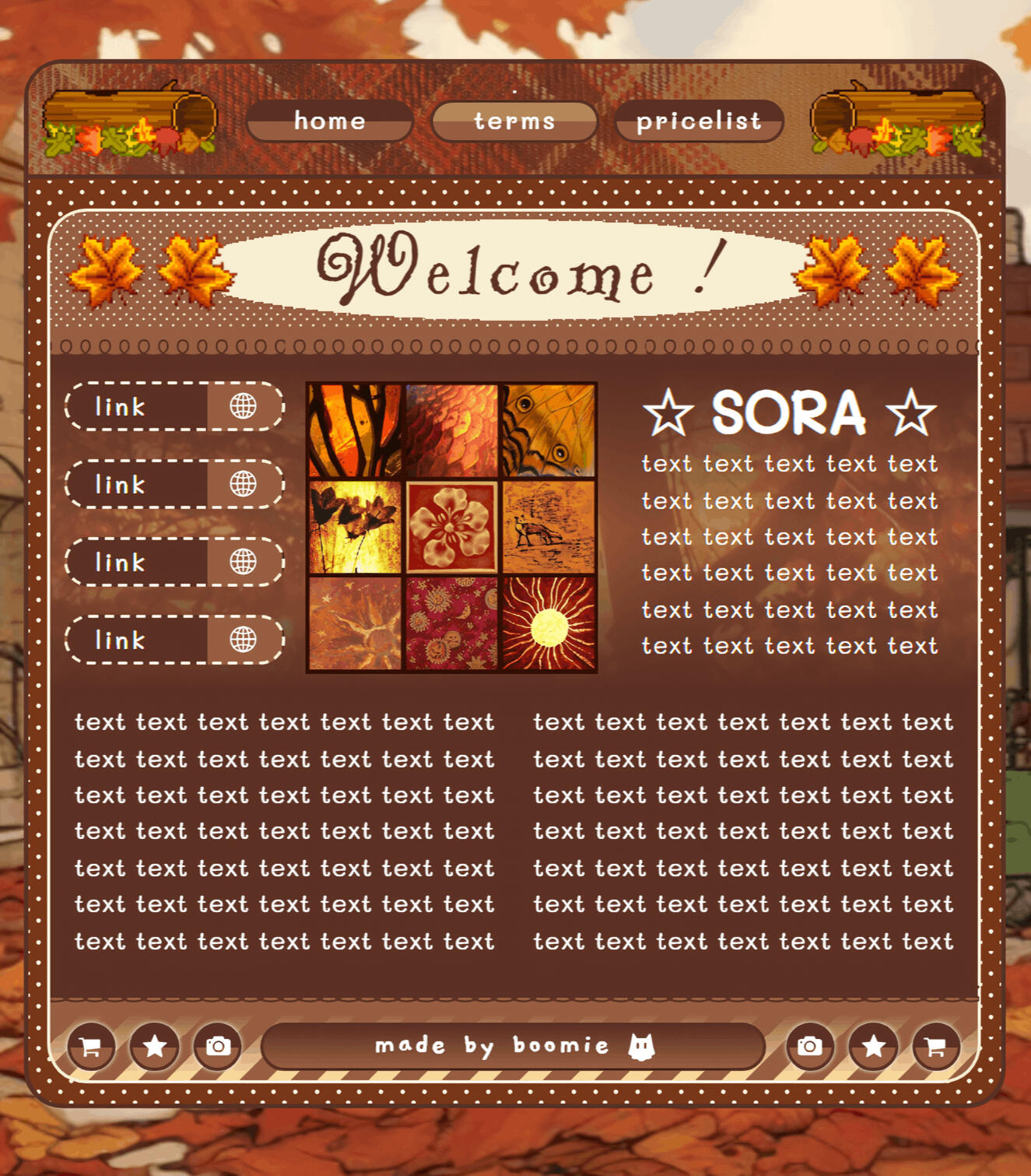Switch to the terms tab
The width and height of the screenshot is (1031, 1176).
click(x=514, y=121)
